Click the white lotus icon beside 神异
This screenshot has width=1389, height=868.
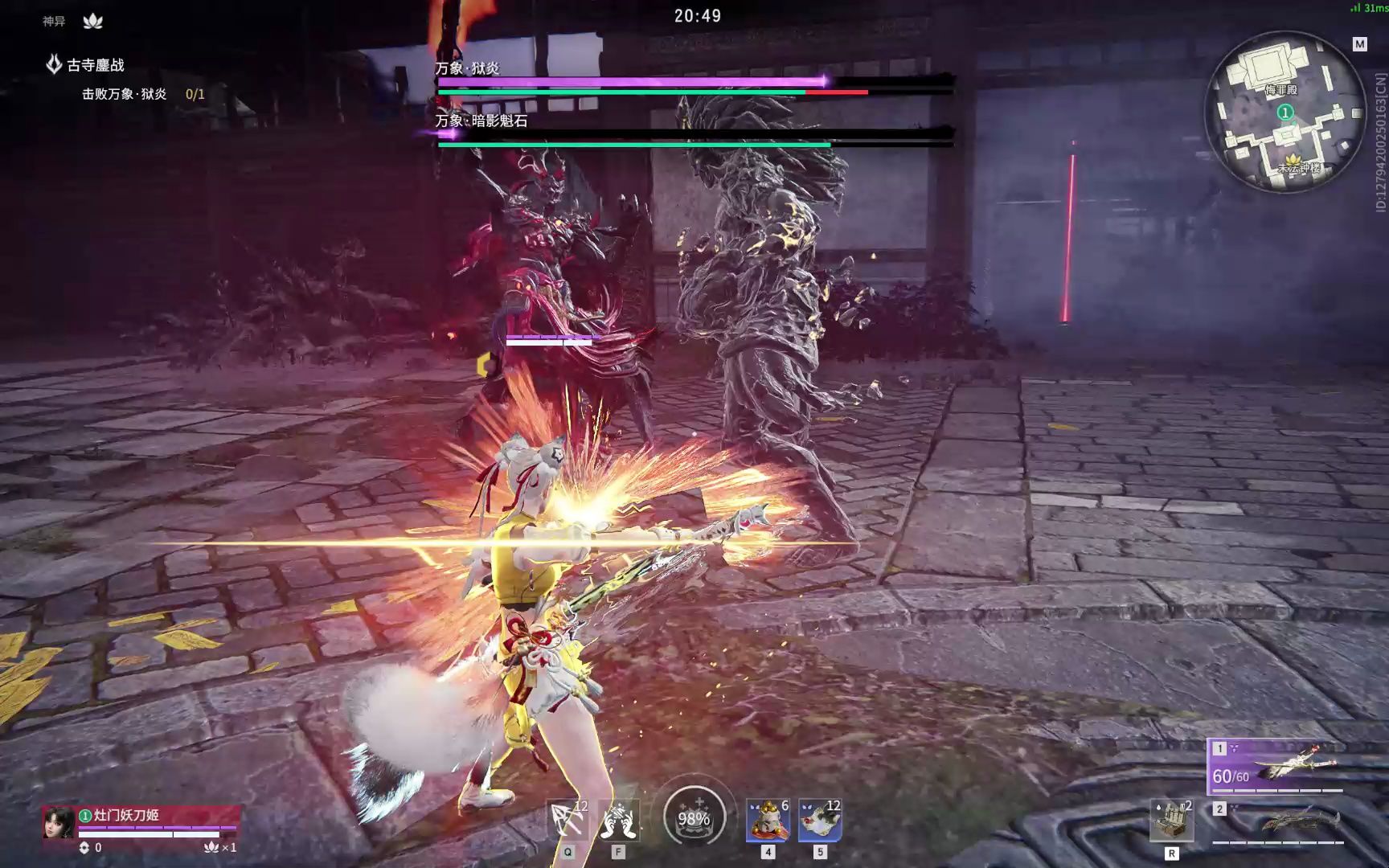[94, 20]
